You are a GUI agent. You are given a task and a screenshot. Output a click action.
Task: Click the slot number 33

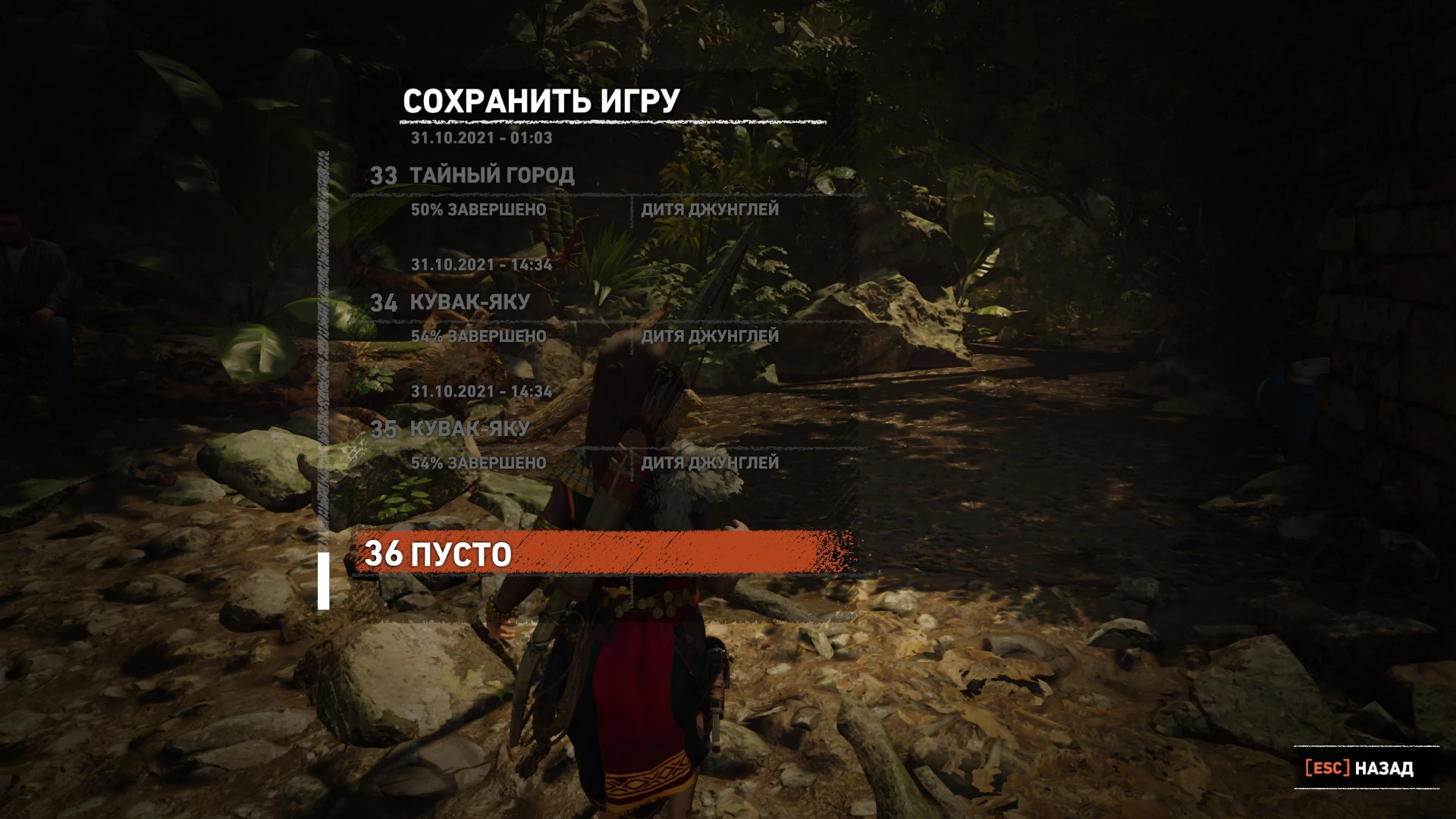tap(386, 174)
